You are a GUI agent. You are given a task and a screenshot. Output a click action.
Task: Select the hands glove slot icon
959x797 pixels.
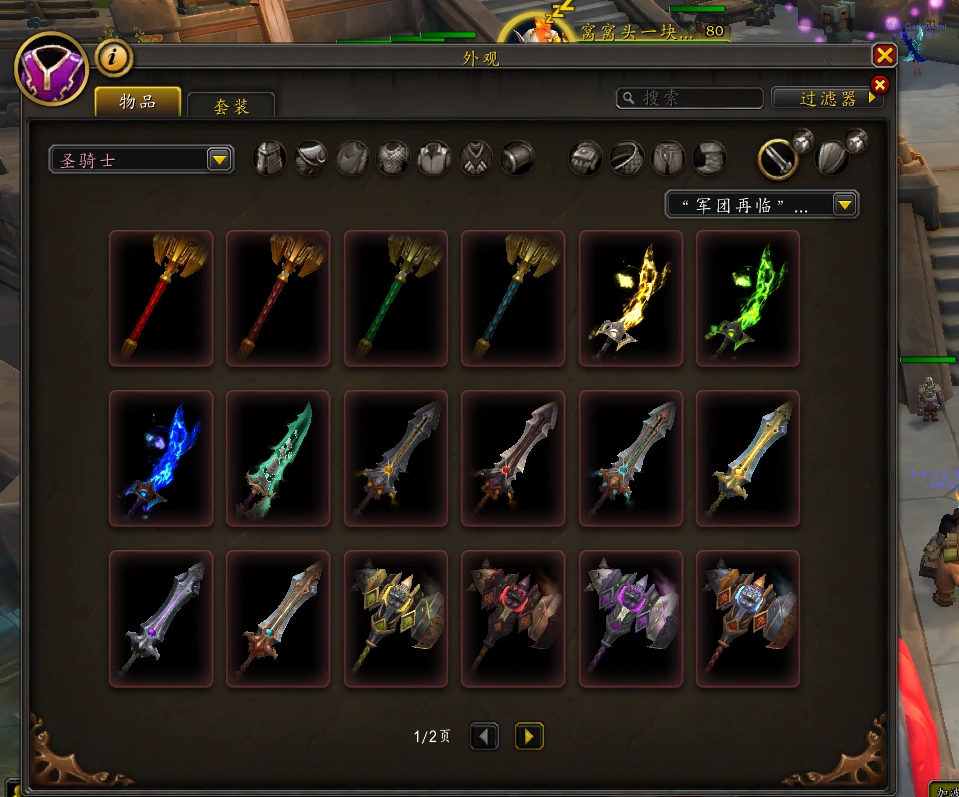(586, 158)
